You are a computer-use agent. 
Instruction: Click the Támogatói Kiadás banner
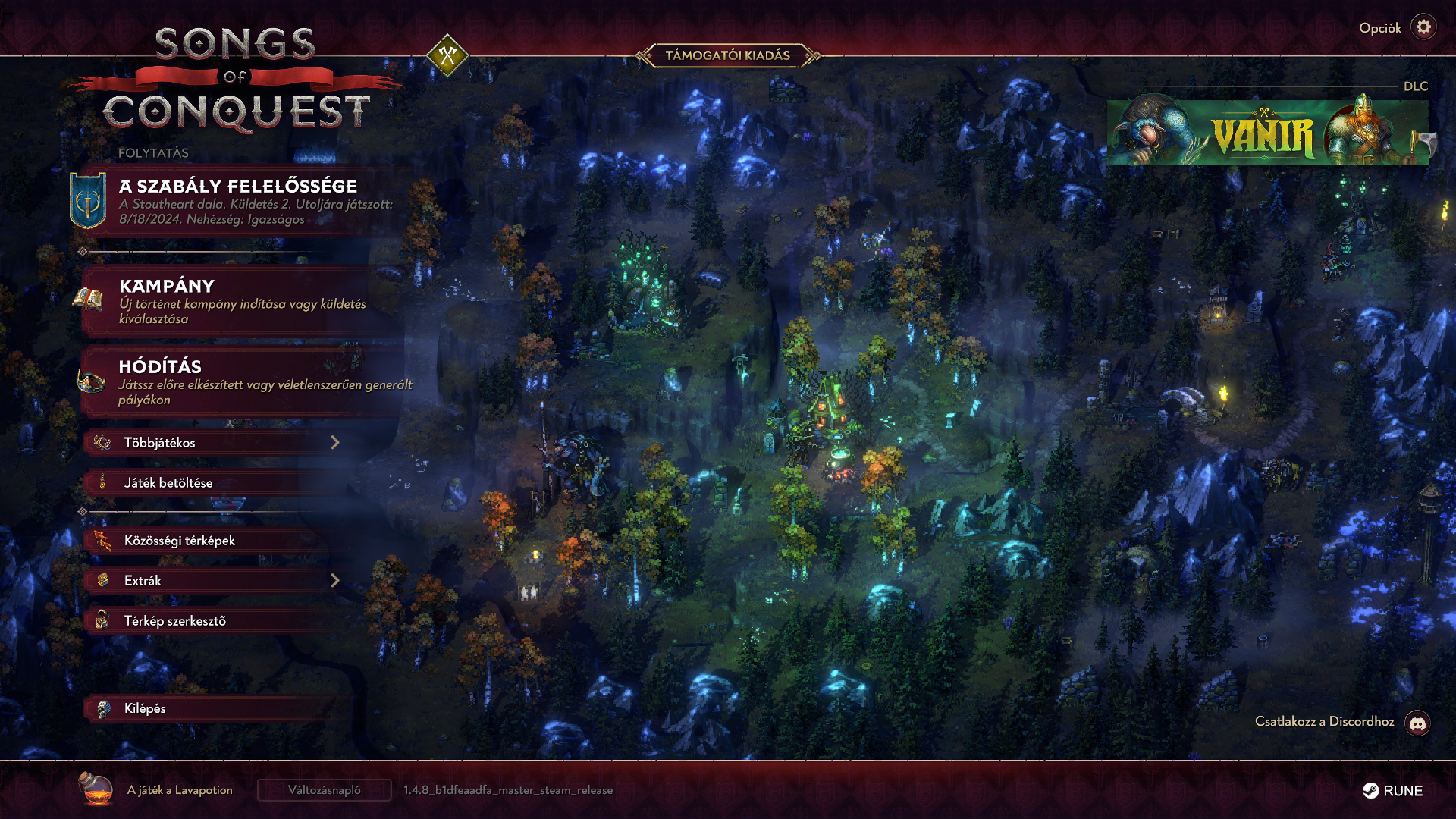coord(727,55)
